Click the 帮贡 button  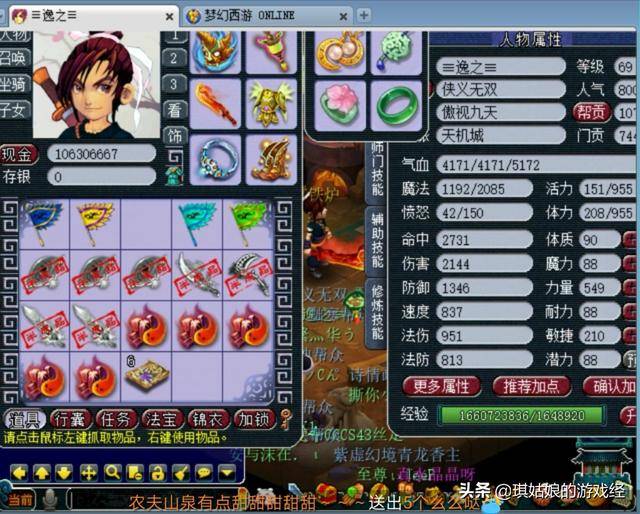(x=592, y=112)
